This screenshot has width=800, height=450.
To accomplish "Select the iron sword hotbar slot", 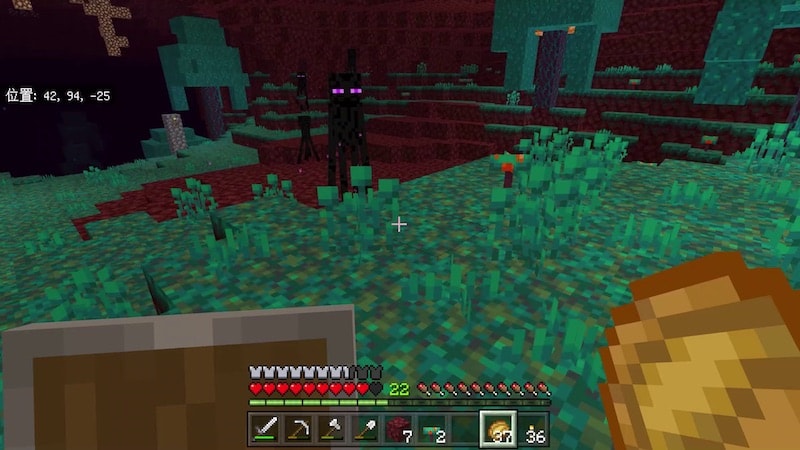I will click(x=265, y=429).
